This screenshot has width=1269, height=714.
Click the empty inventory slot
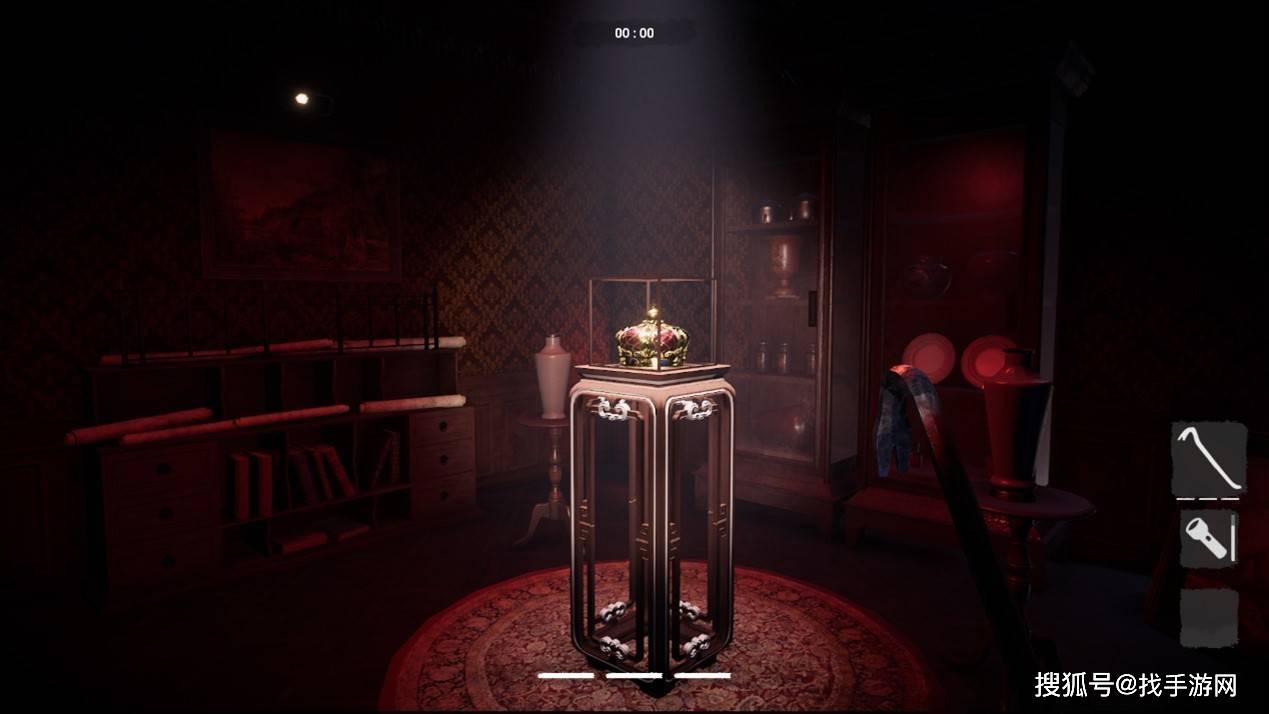pos(1209,616)
